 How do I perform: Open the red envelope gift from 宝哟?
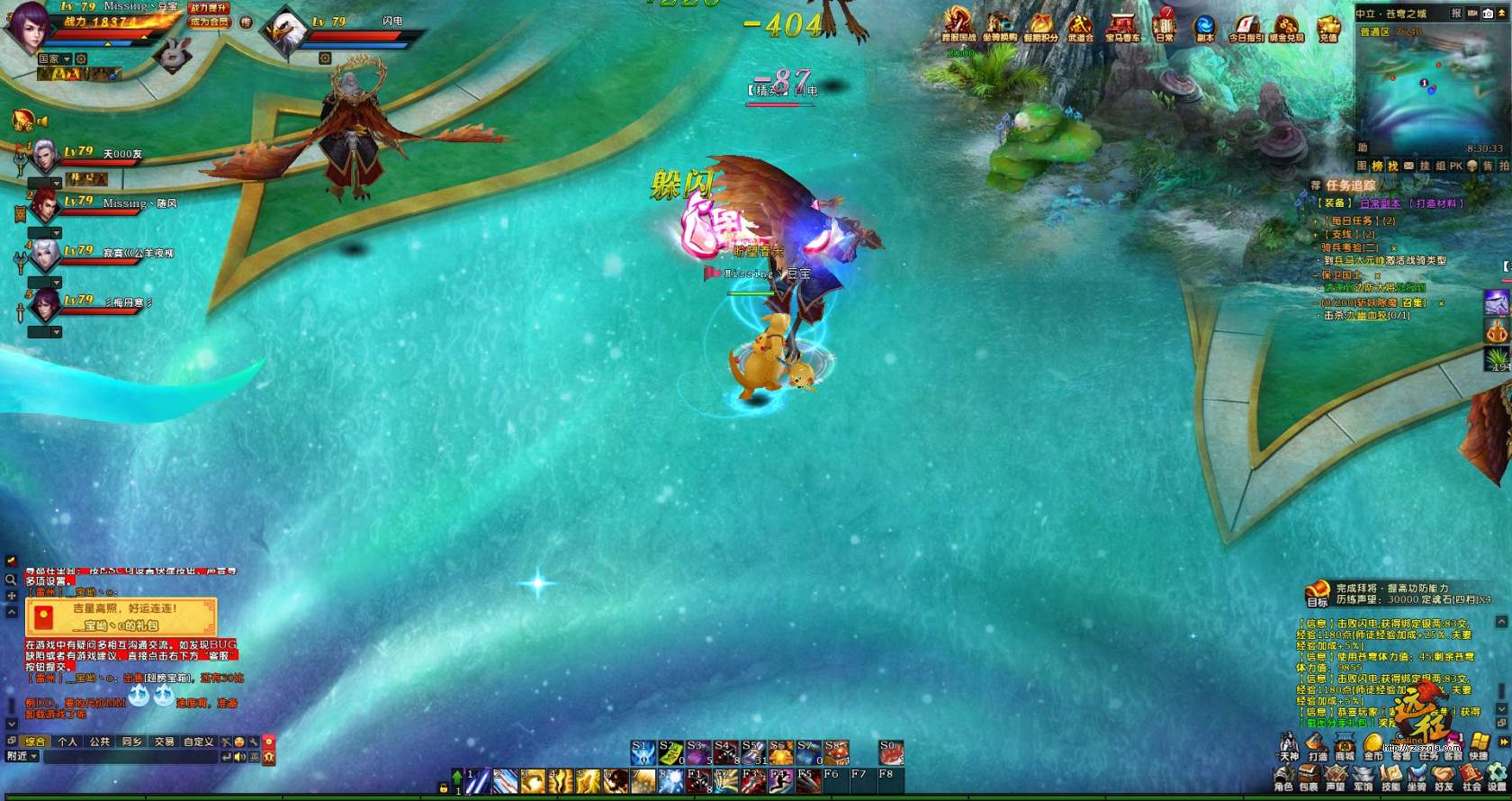121,616
